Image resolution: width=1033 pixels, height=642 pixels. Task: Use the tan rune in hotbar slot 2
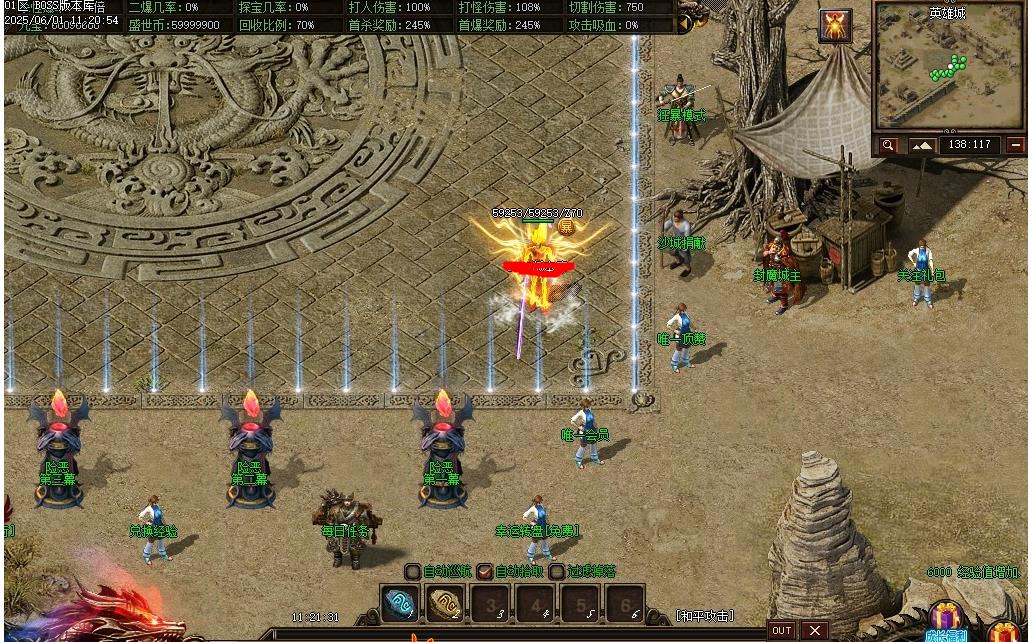click(x=444, y=604)
